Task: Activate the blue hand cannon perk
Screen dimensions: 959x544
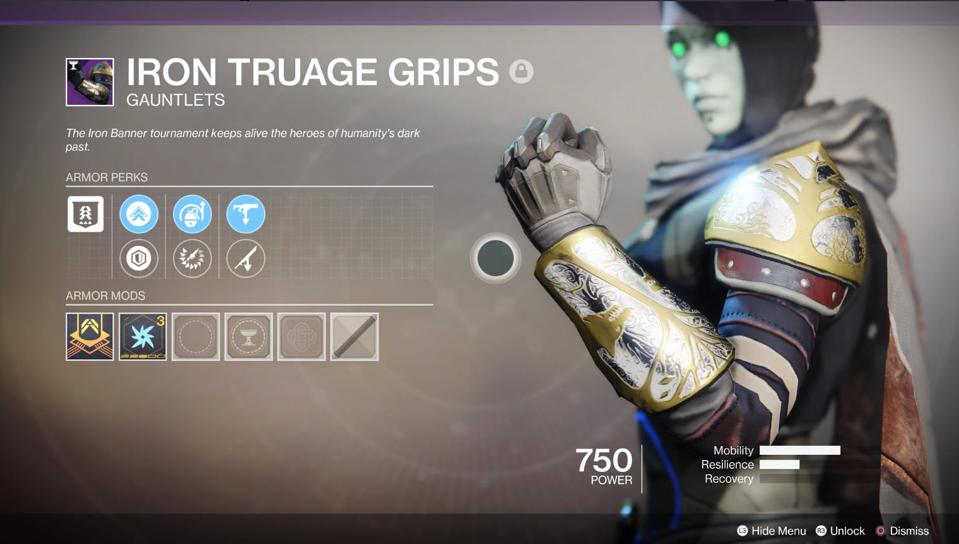Action: click(245, 215)
